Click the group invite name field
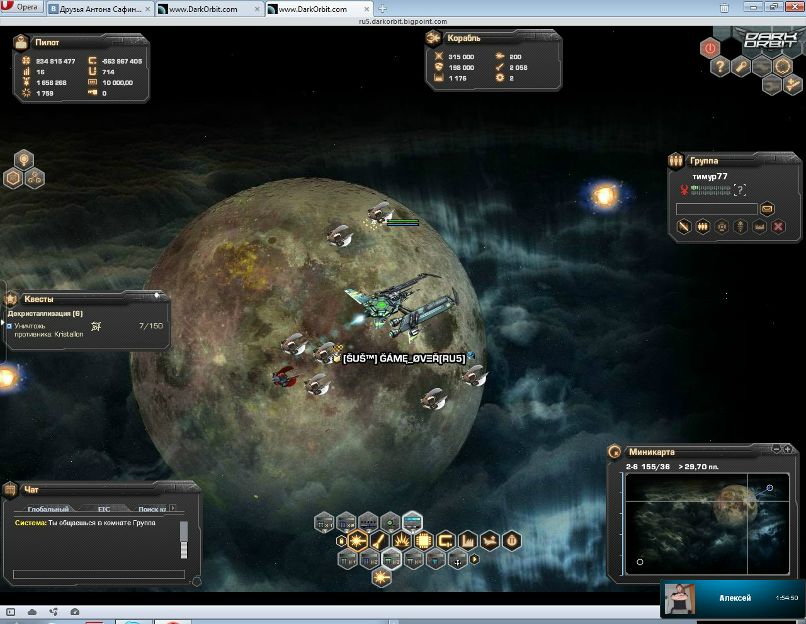 coord(716,209)
